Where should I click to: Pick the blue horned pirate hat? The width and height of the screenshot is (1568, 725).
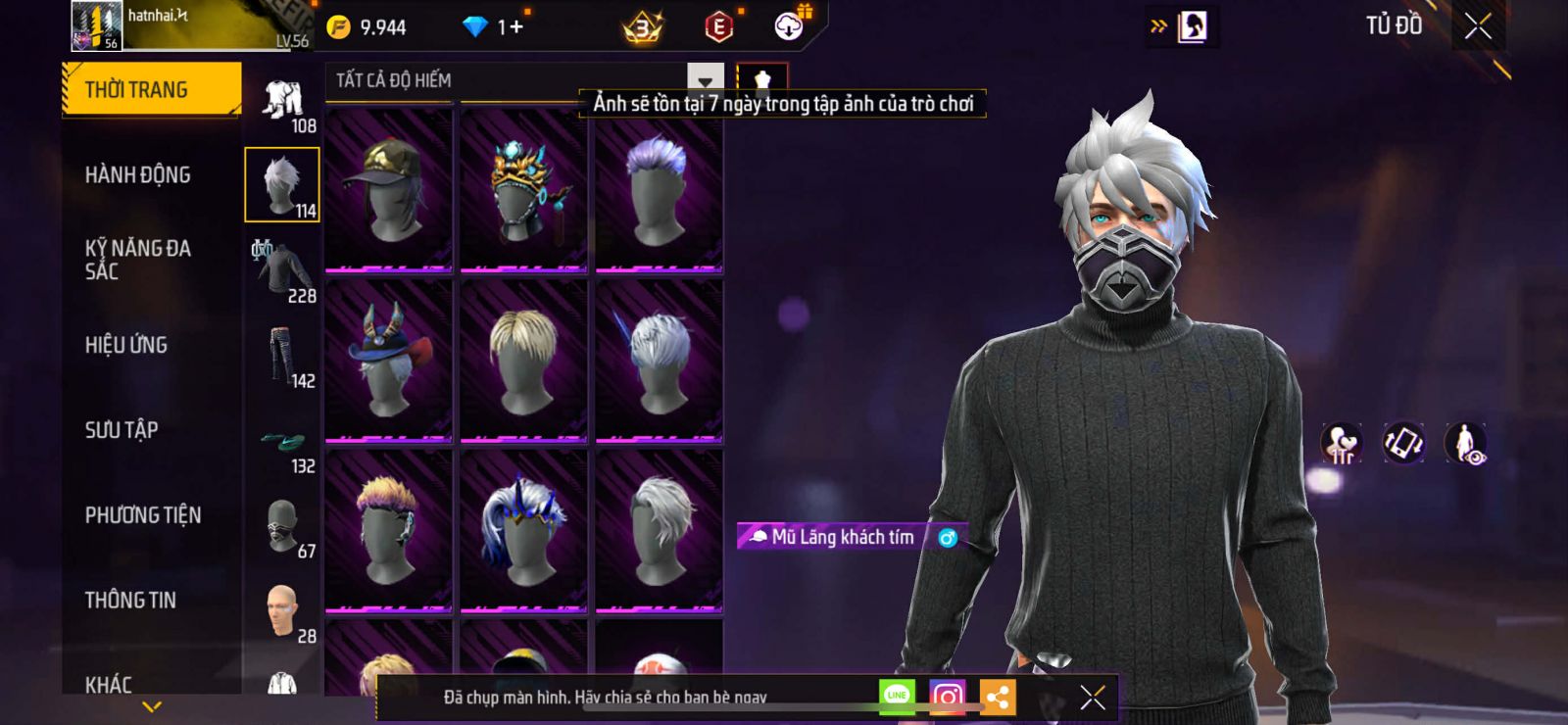[389, 360]
